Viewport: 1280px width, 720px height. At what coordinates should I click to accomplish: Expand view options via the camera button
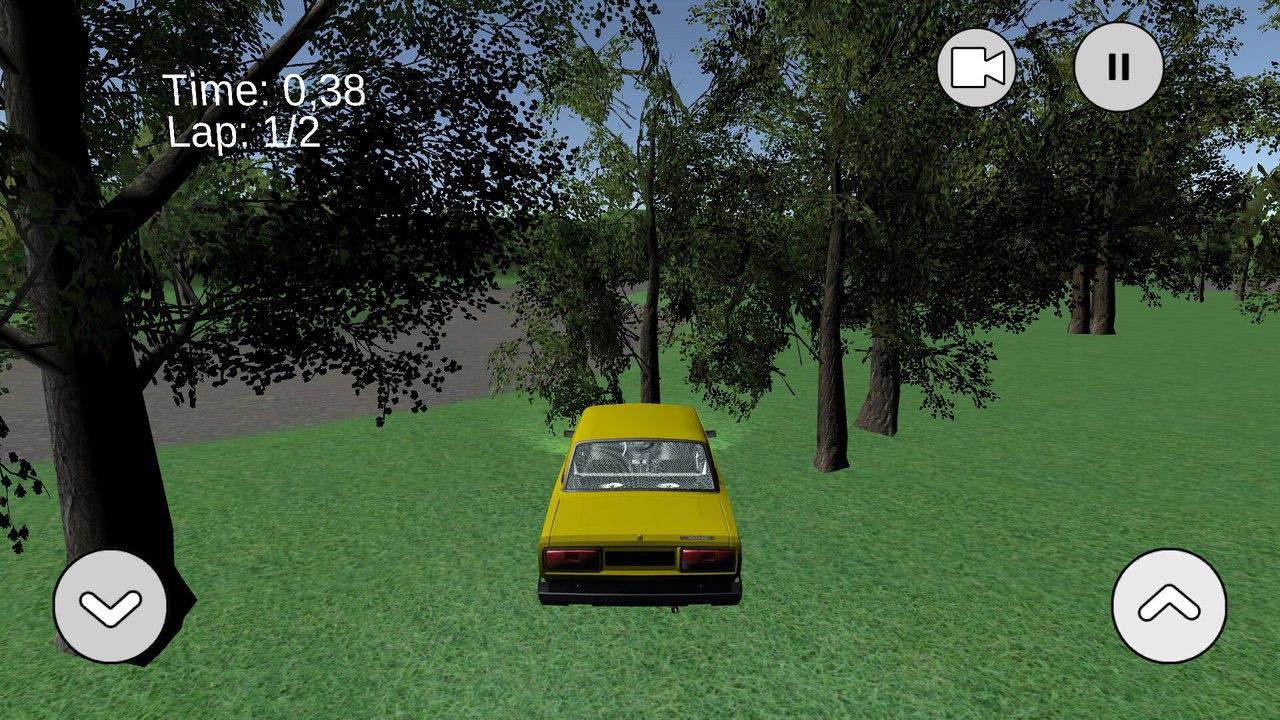click(977, 65)
